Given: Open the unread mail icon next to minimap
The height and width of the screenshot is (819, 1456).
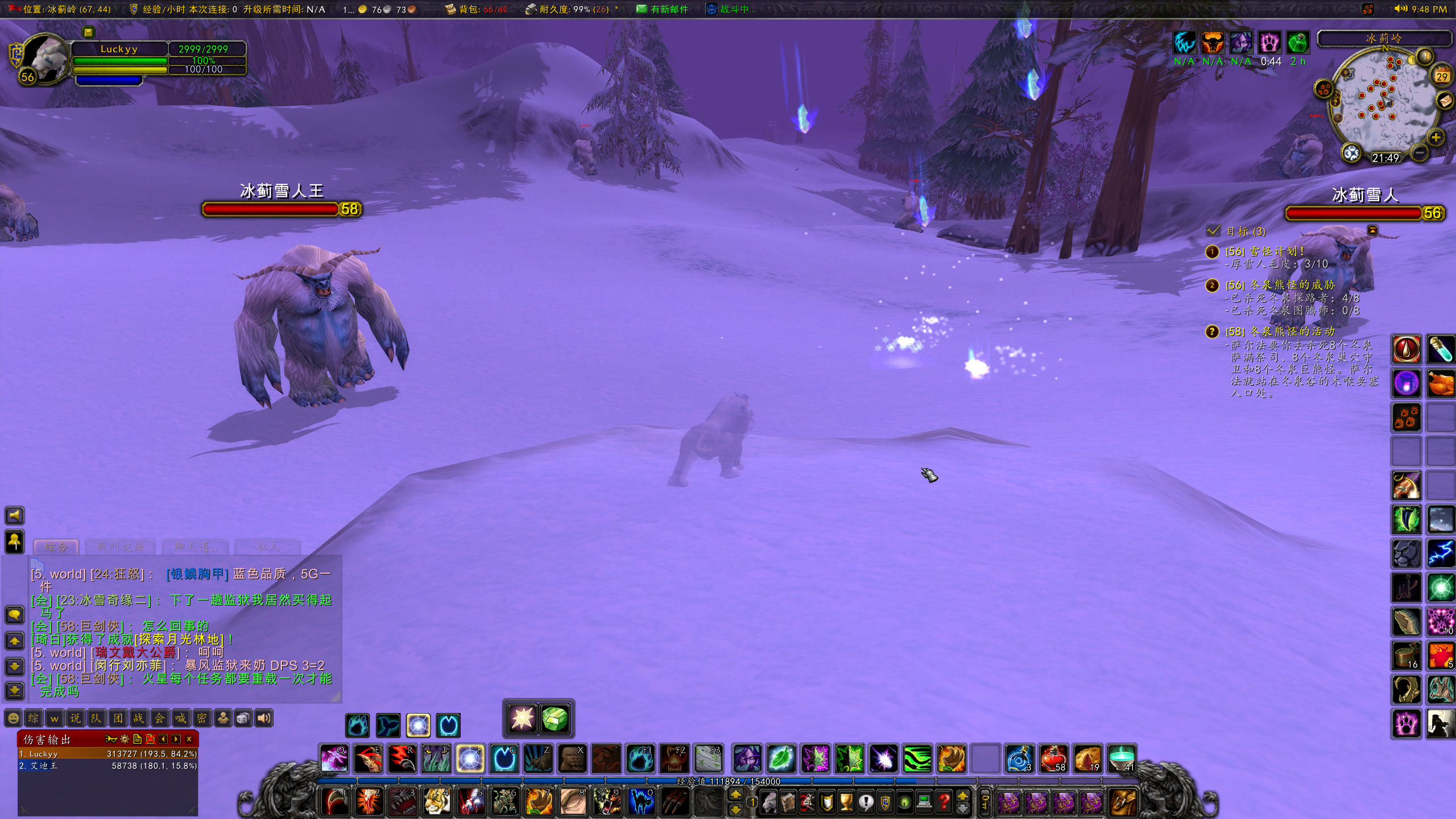Looking at the screenshot, I should (x=1445, y=101).
